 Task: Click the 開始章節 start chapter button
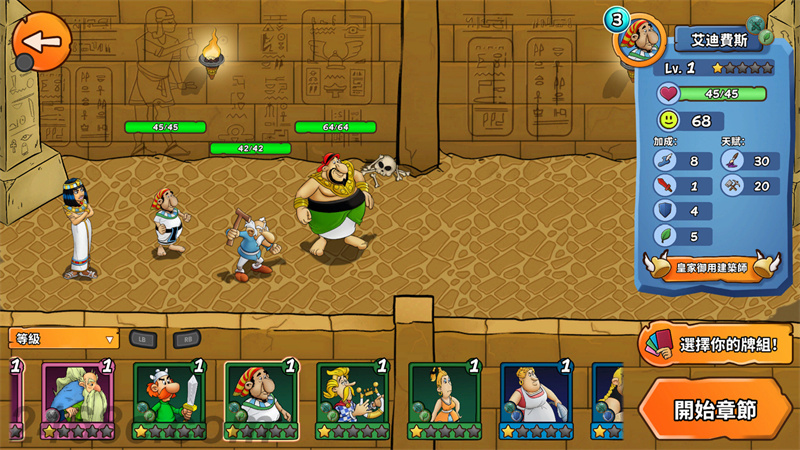coord(714,410)
